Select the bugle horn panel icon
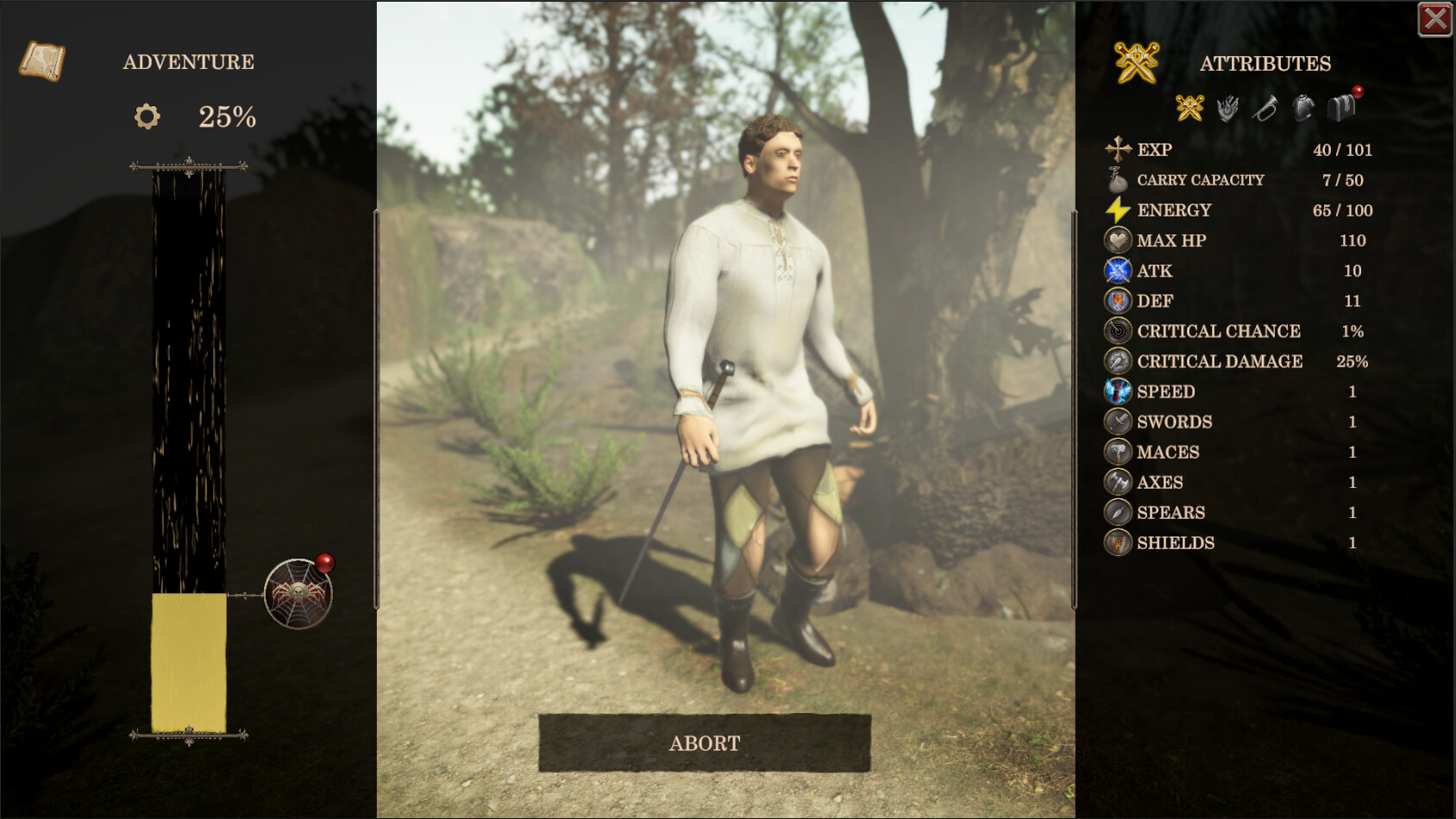The width and height of the screenshot is (1456, 819). [1265, 108]
